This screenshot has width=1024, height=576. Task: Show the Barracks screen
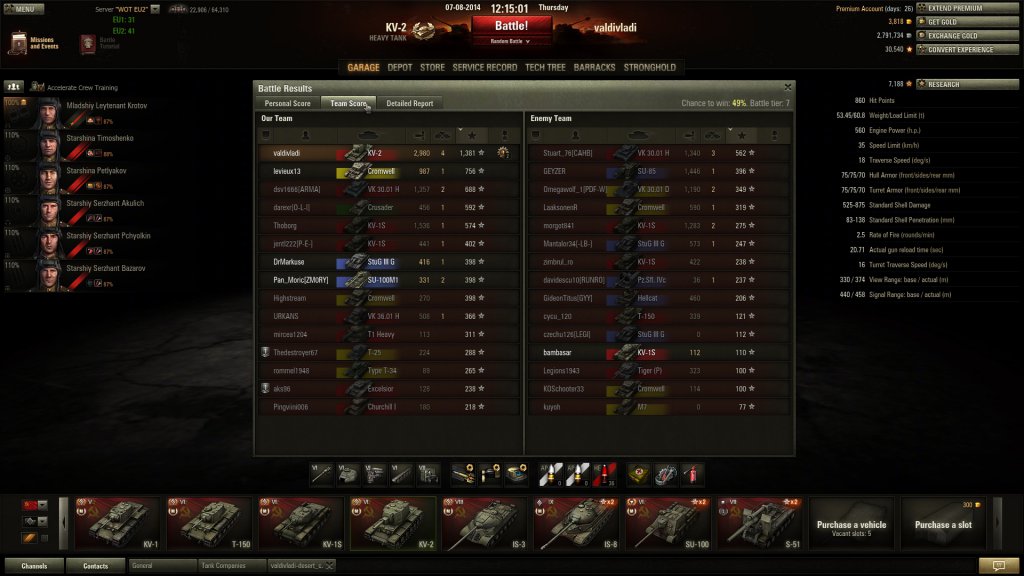point(595,67)
